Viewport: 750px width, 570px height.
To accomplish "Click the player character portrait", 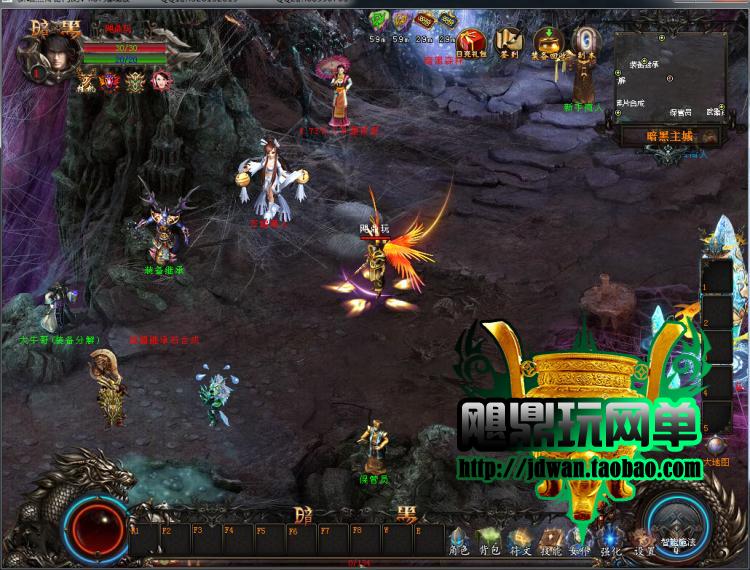I will (53, 52).
